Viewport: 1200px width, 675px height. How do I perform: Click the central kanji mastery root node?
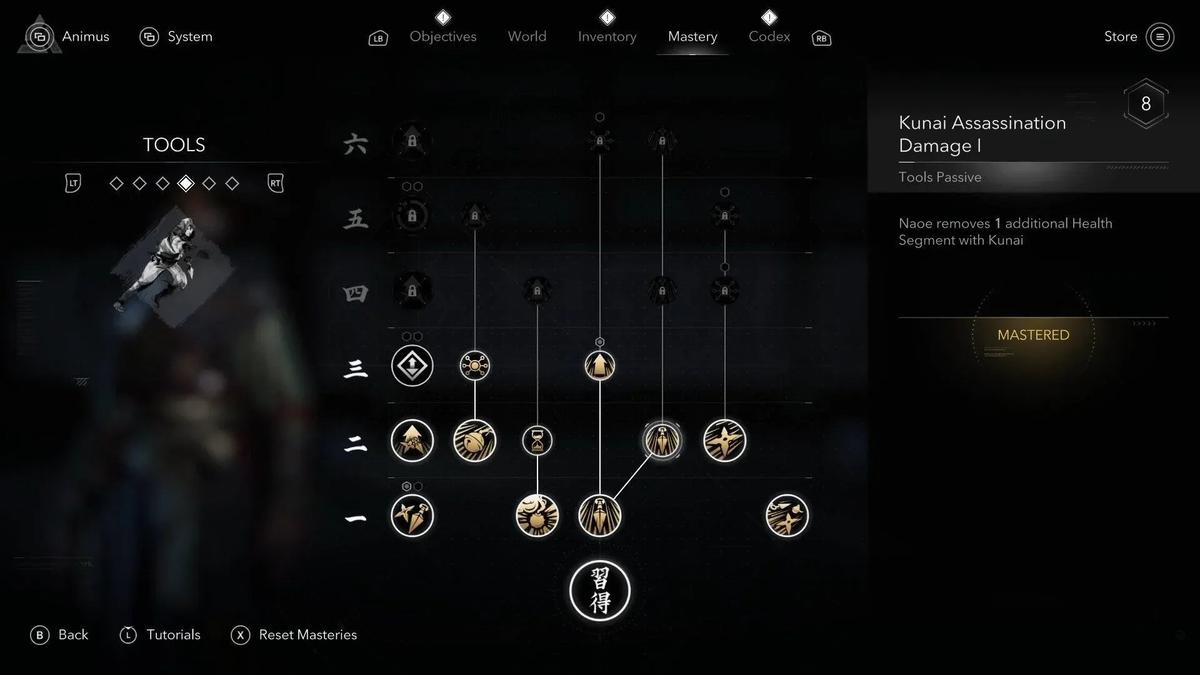tap(600, 590)
